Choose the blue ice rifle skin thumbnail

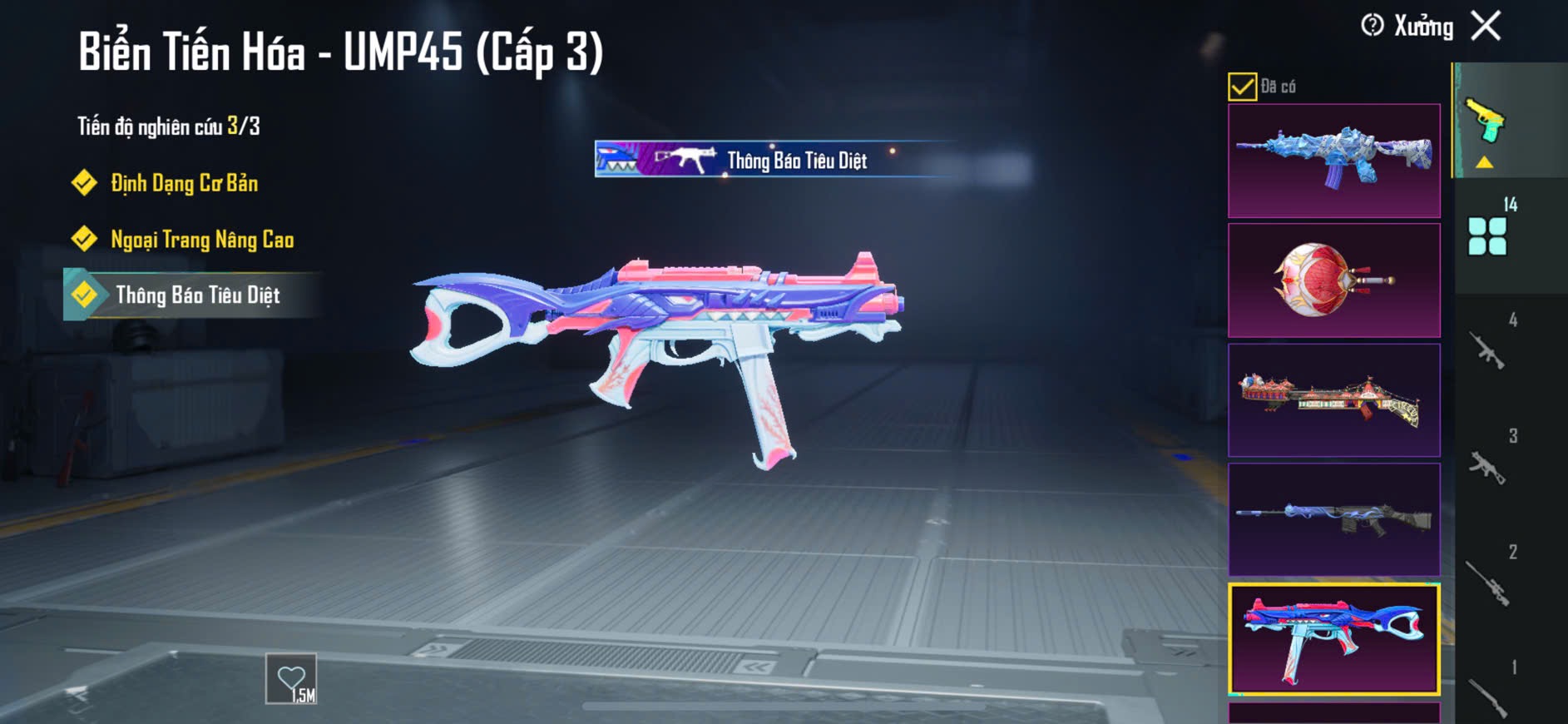(x=1333, y=161)
